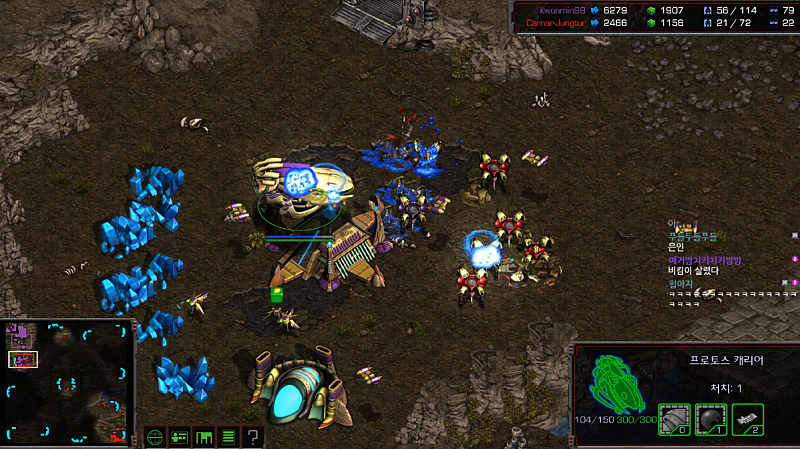The image size is (800, 449).
Task: Inspect the interceptor count icon
Action: (747, 419)
